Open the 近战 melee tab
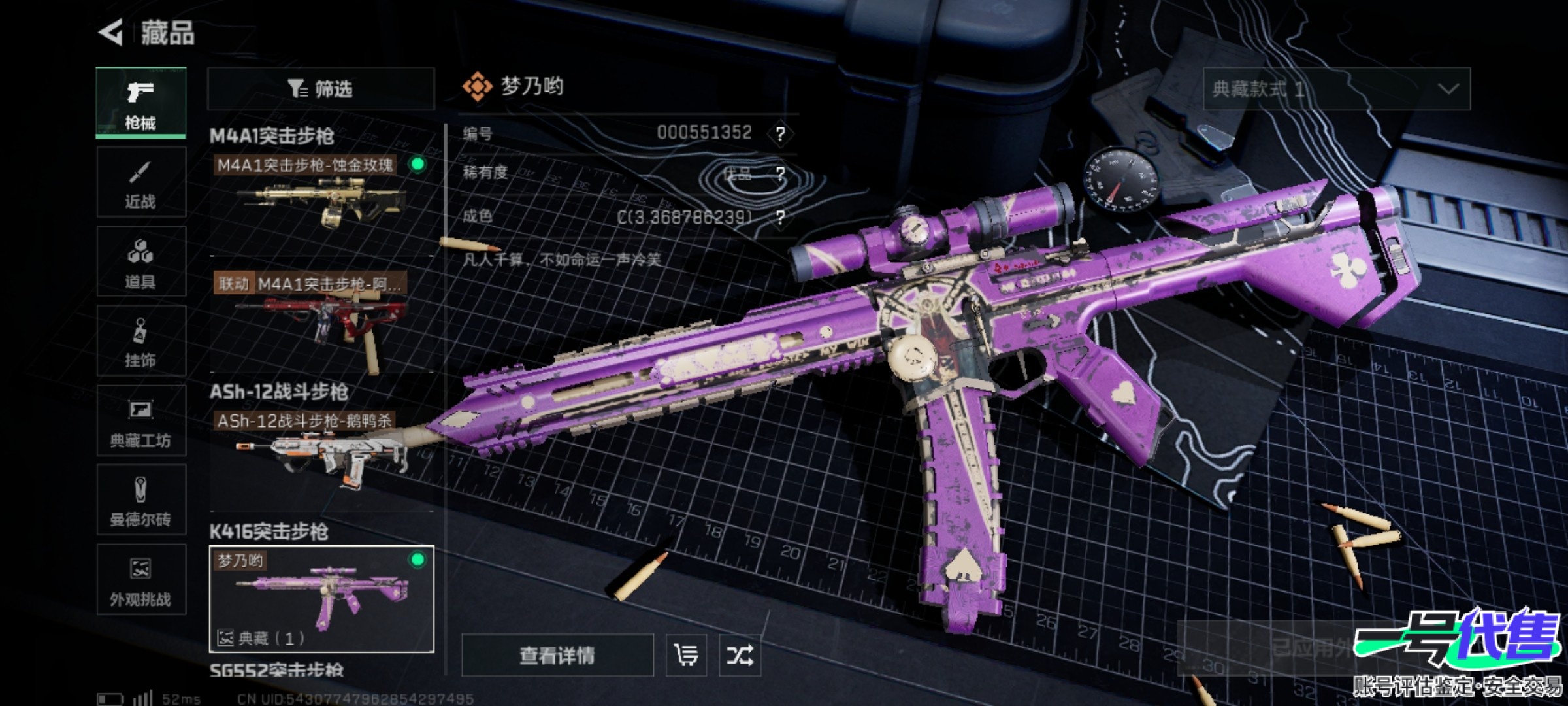Image resolution: width=1568 pixels, height=706 pixels. click(x=140, y=182)
